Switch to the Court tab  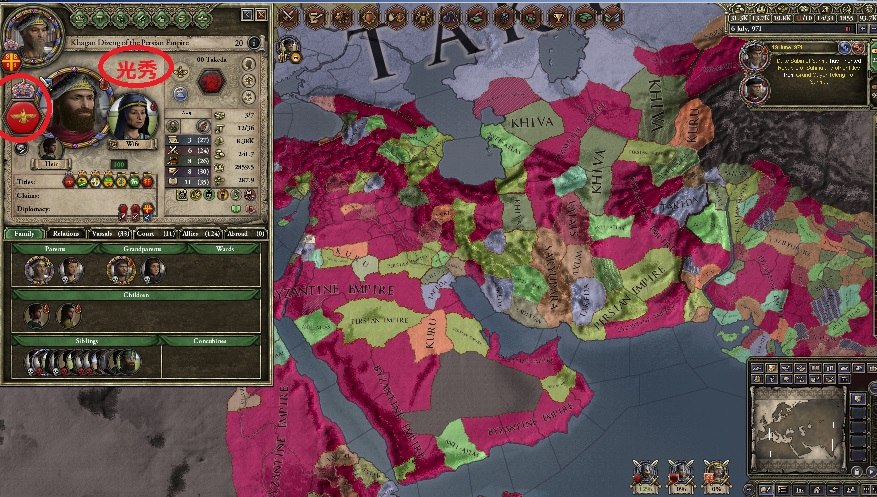pyautogui.click(x=159, y=234)
